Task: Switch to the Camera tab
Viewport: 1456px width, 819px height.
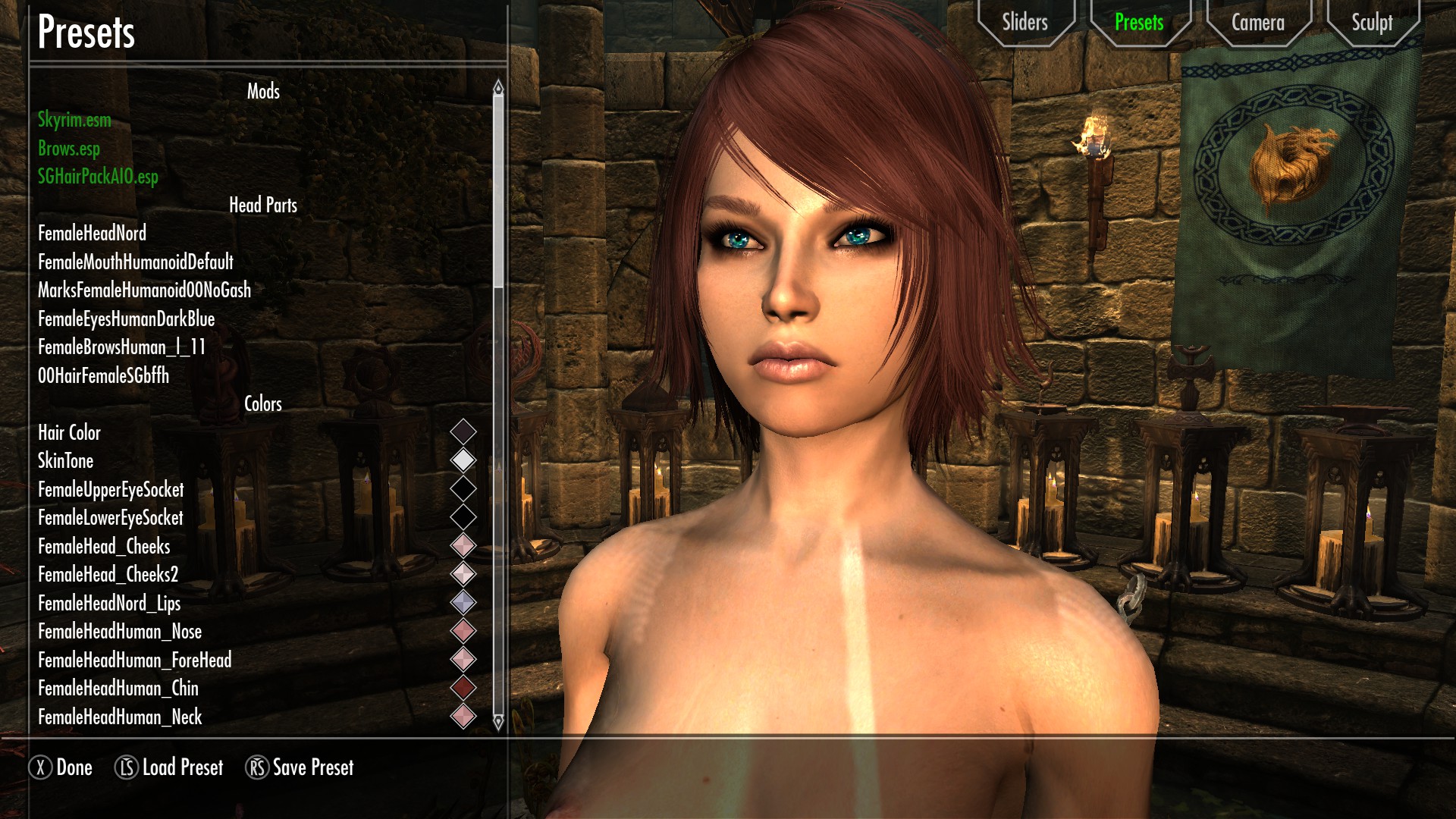Action: 1257,23
